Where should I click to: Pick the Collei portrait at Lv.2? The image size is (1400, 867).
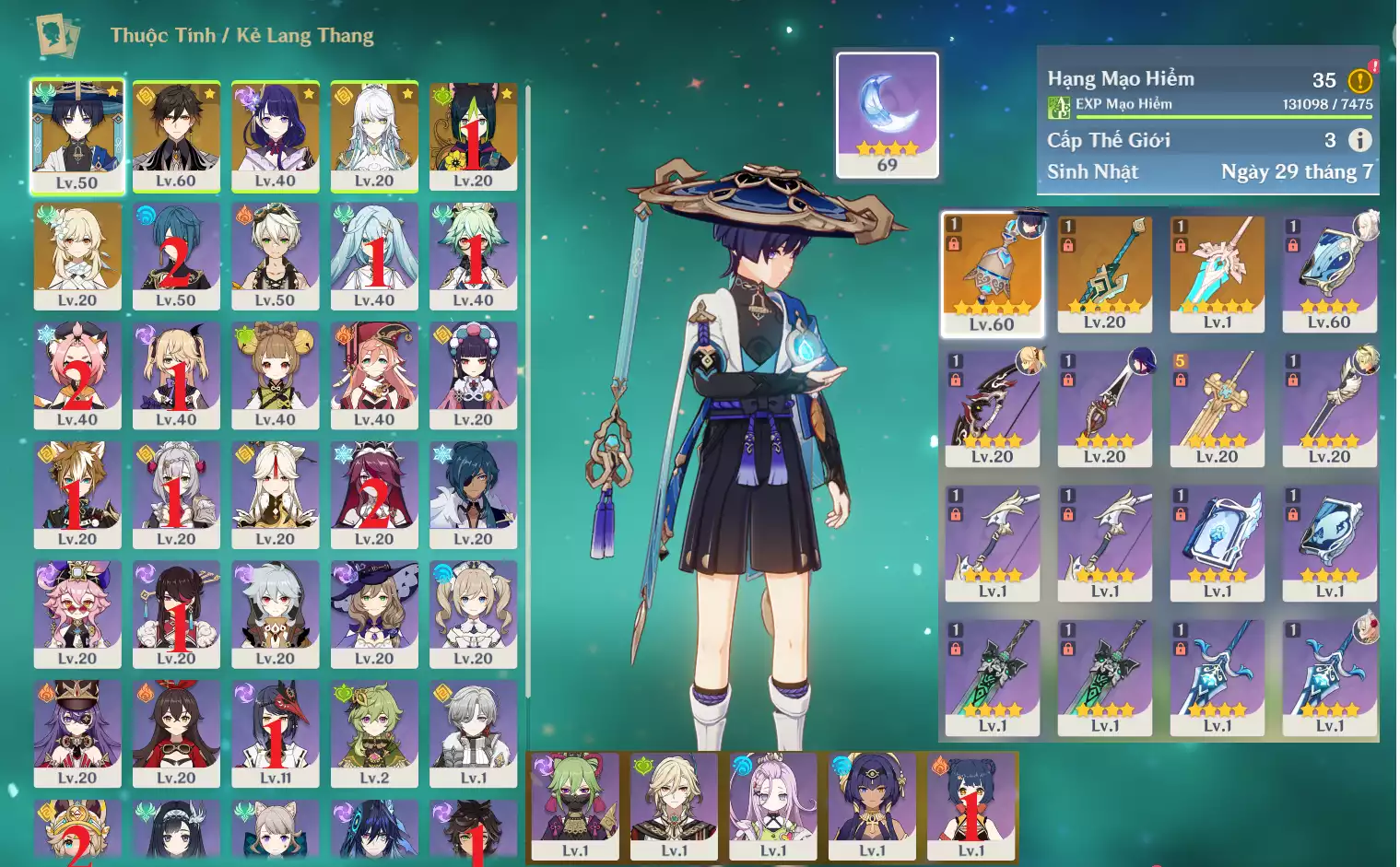(x=373, y=733)
